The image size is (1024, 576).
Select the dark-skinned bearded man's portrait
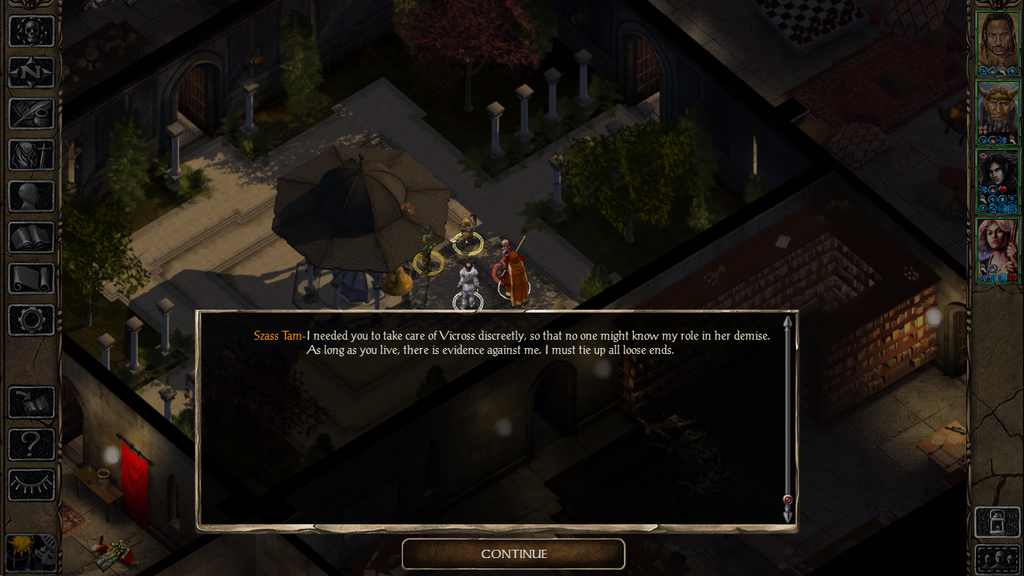[997, 43]
